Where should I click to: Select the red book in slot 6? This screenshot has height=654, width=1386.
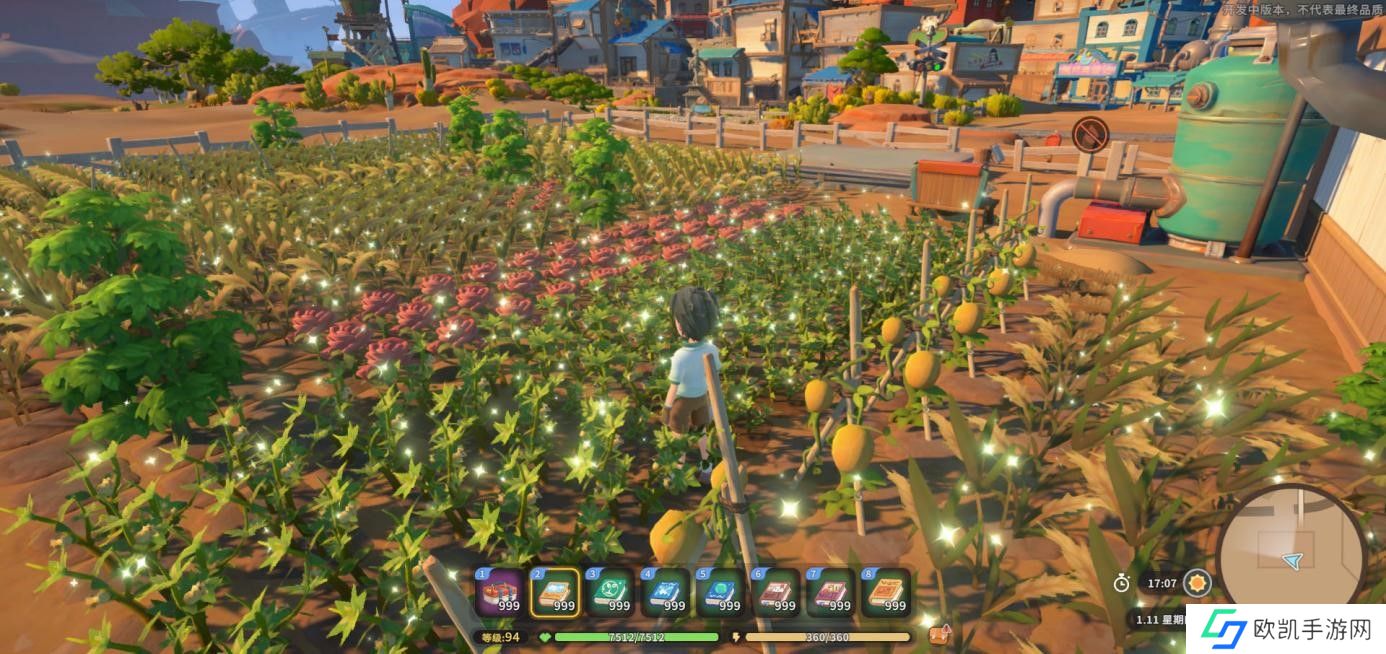click(776, 592)
